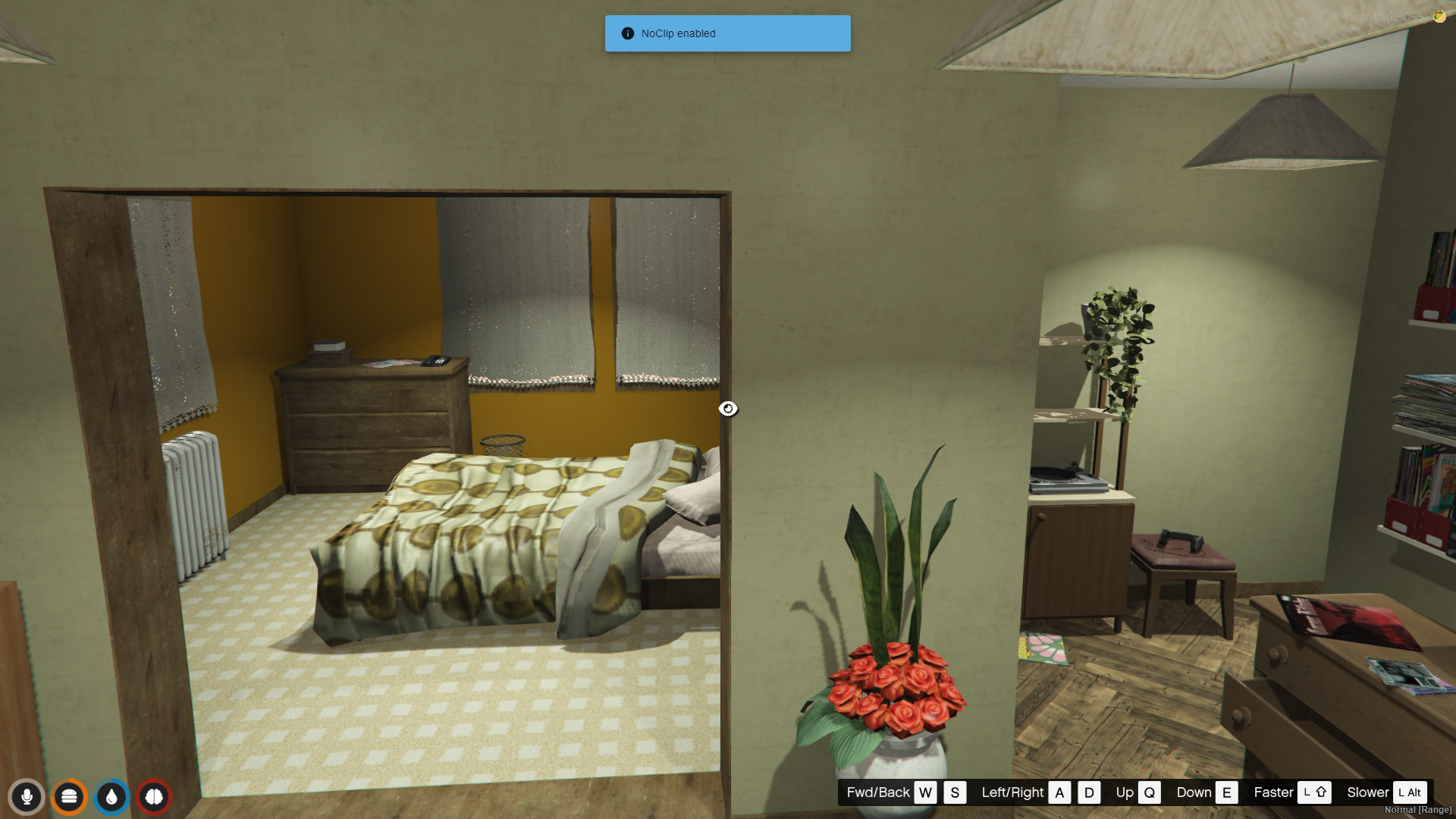
Task: Select the water drop thirst icon
Action: coord(111,797)
